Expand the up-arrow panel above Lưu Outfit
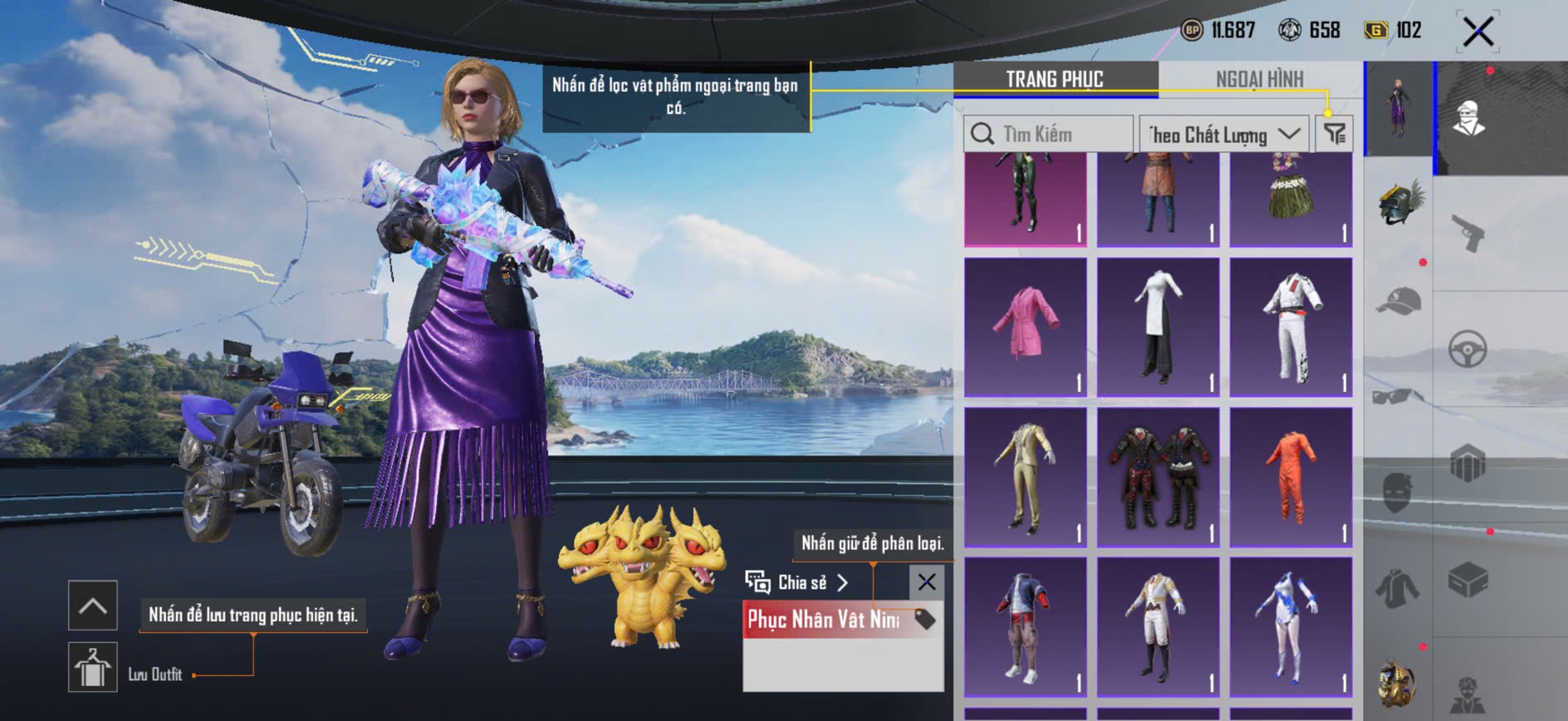 (92, 606)
